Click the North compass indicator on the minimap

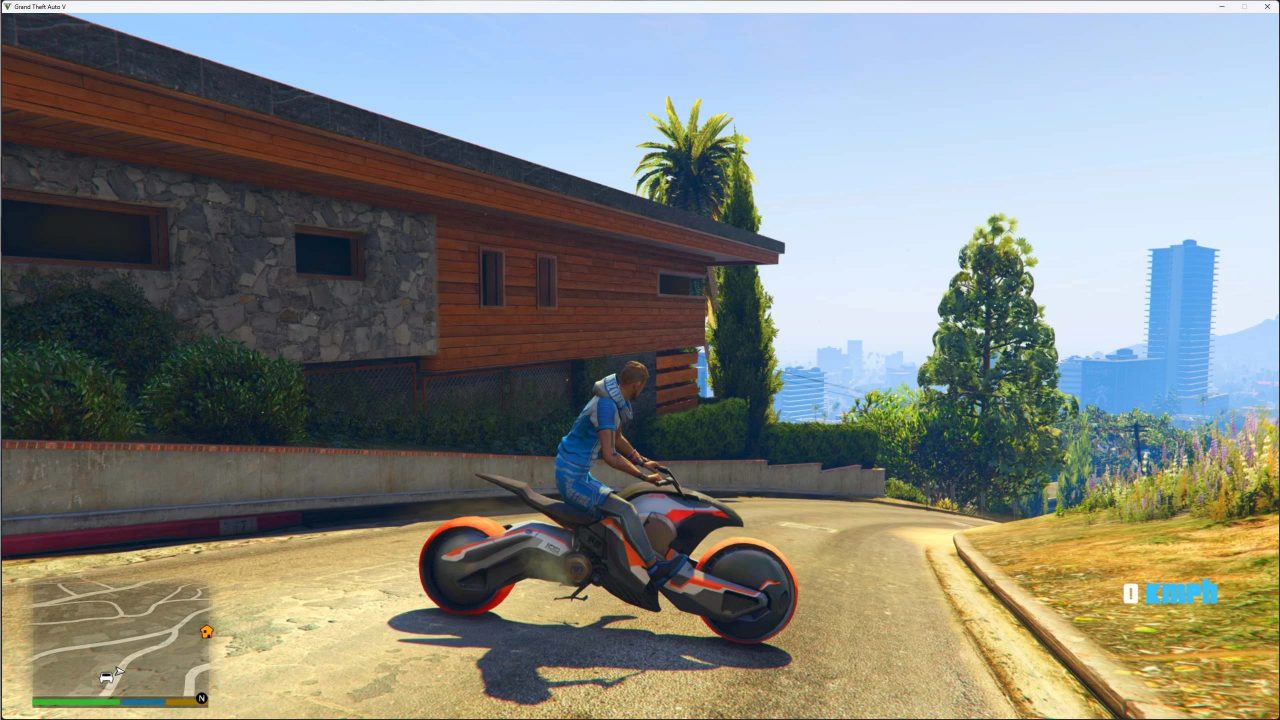[202, 698]
